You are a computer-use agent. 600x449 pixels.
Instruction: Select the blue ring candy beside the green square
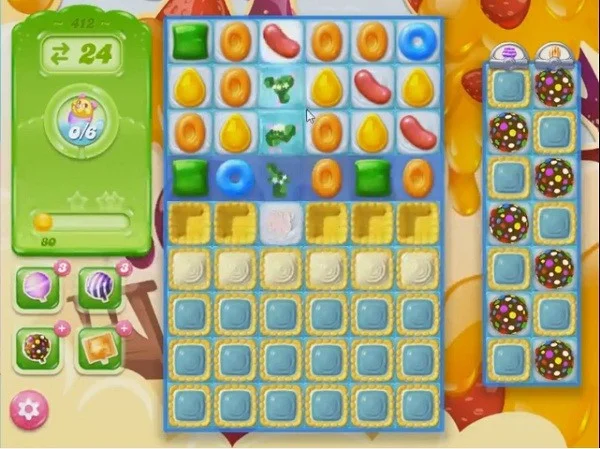234,178
